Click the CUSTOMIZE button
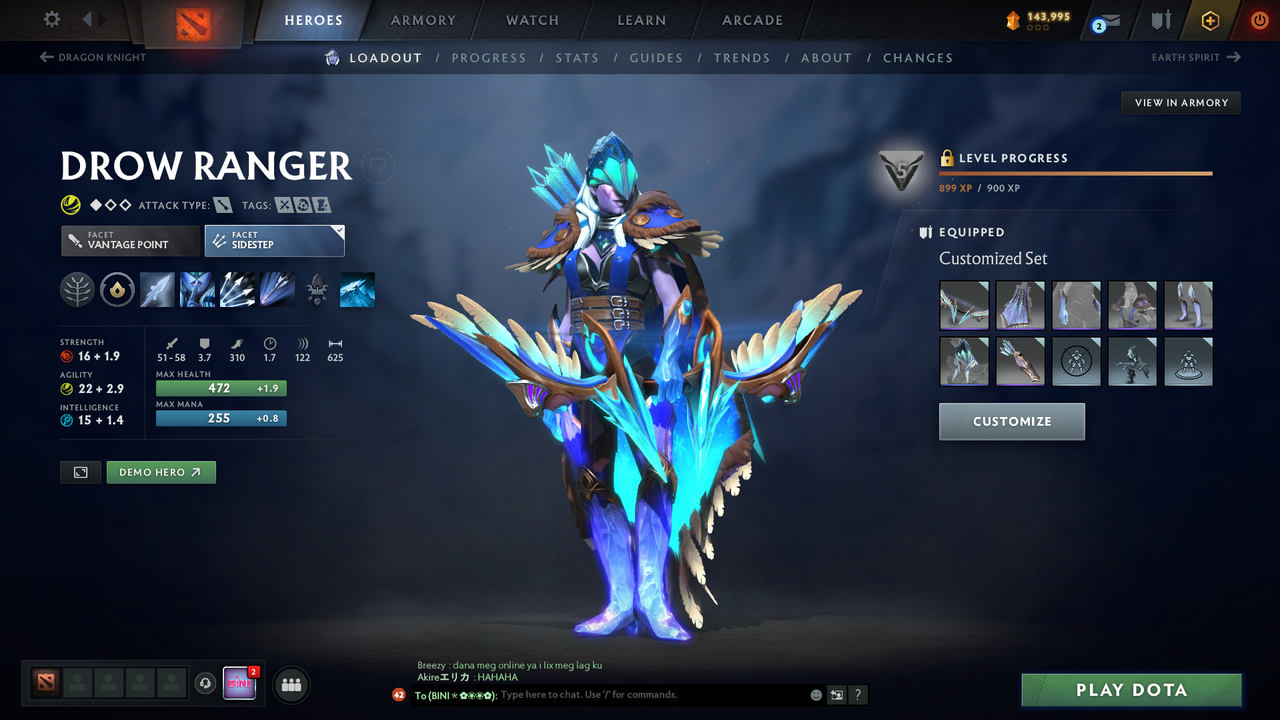 (1011, 421)
